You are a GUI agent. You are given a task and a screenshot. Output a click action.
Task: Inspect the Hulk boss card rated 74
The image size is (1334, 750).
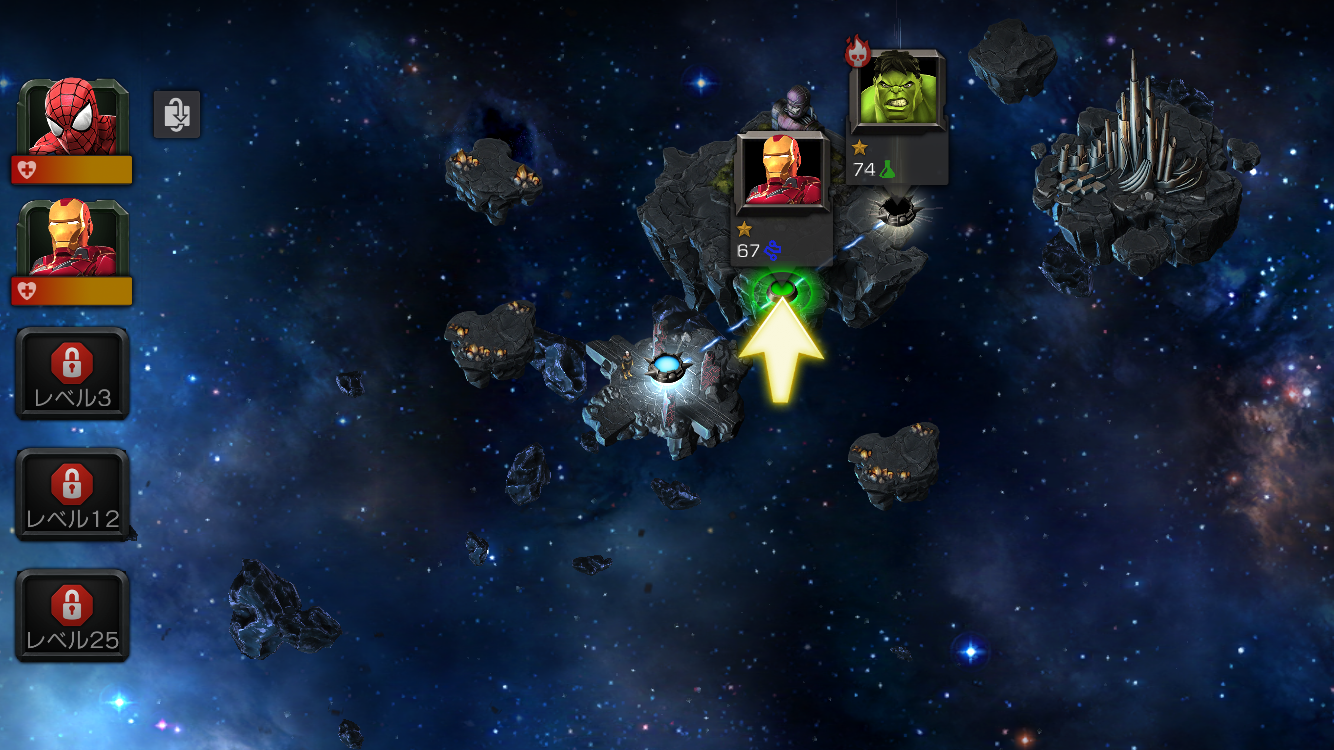[896, 116]
